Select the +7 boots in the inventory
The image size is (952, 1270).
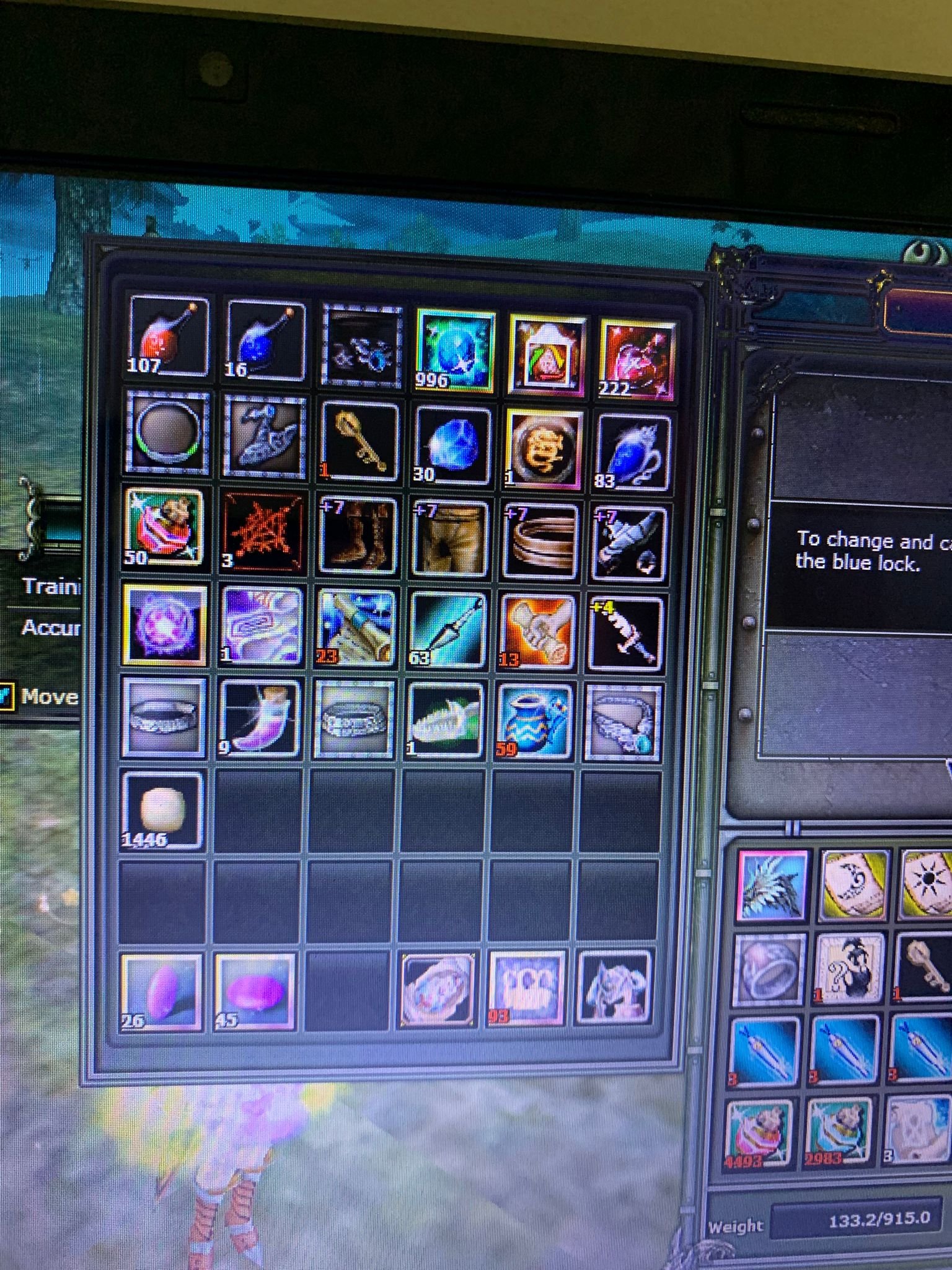click(x=356, y=536)
